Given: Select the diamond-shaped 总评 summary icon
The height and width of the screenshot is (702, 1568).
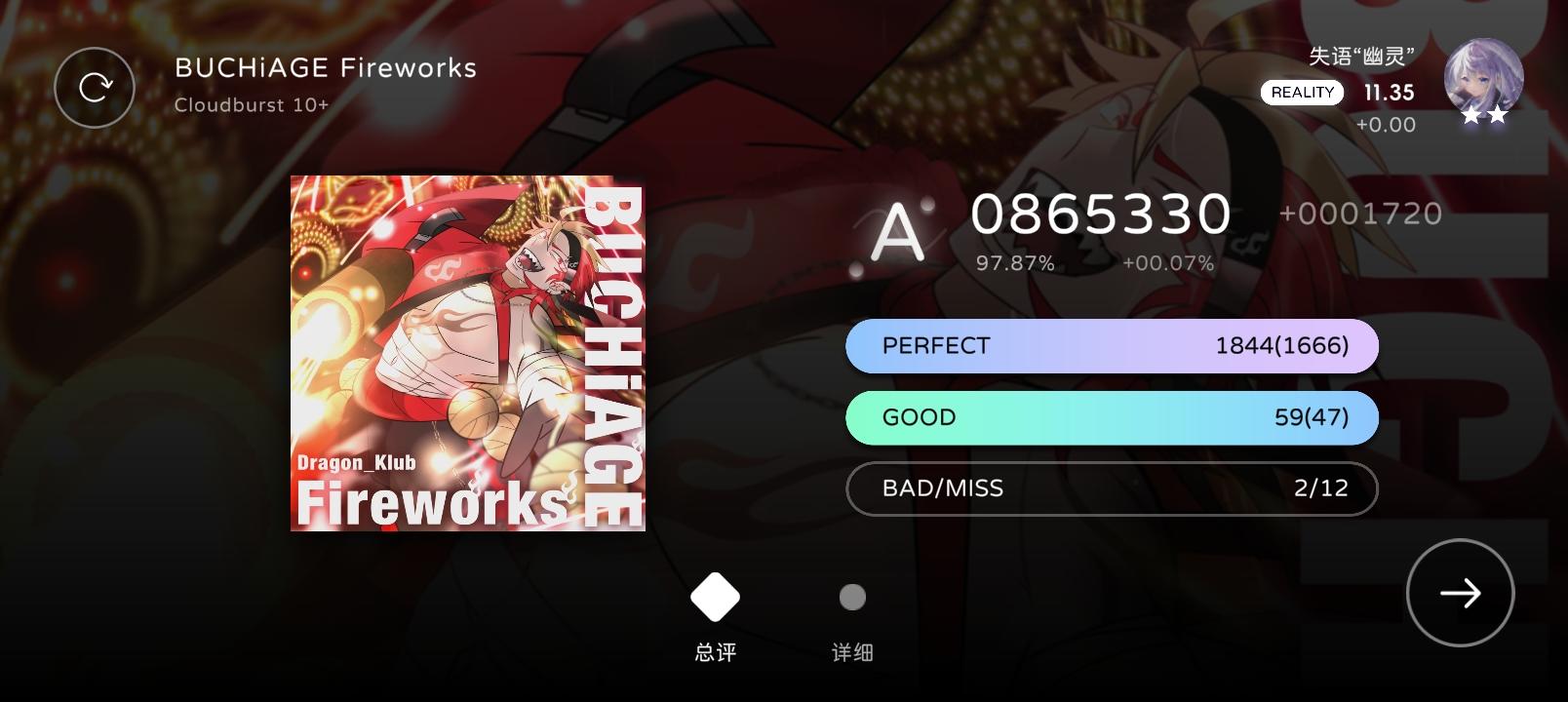Looking at the screenshot, I should [x=715, y=596].
